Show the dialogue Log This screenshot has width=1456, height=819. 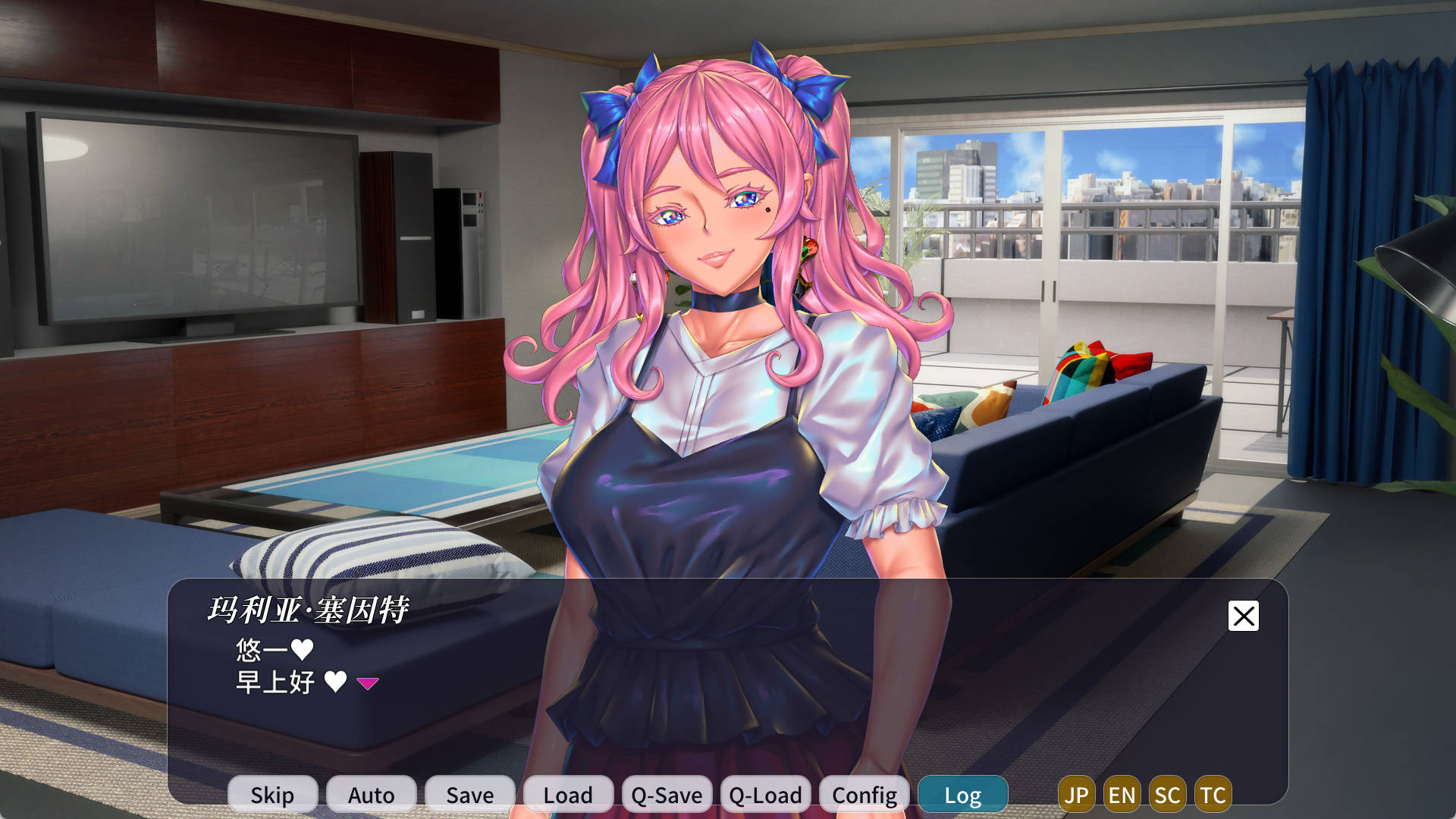[962, 794]
